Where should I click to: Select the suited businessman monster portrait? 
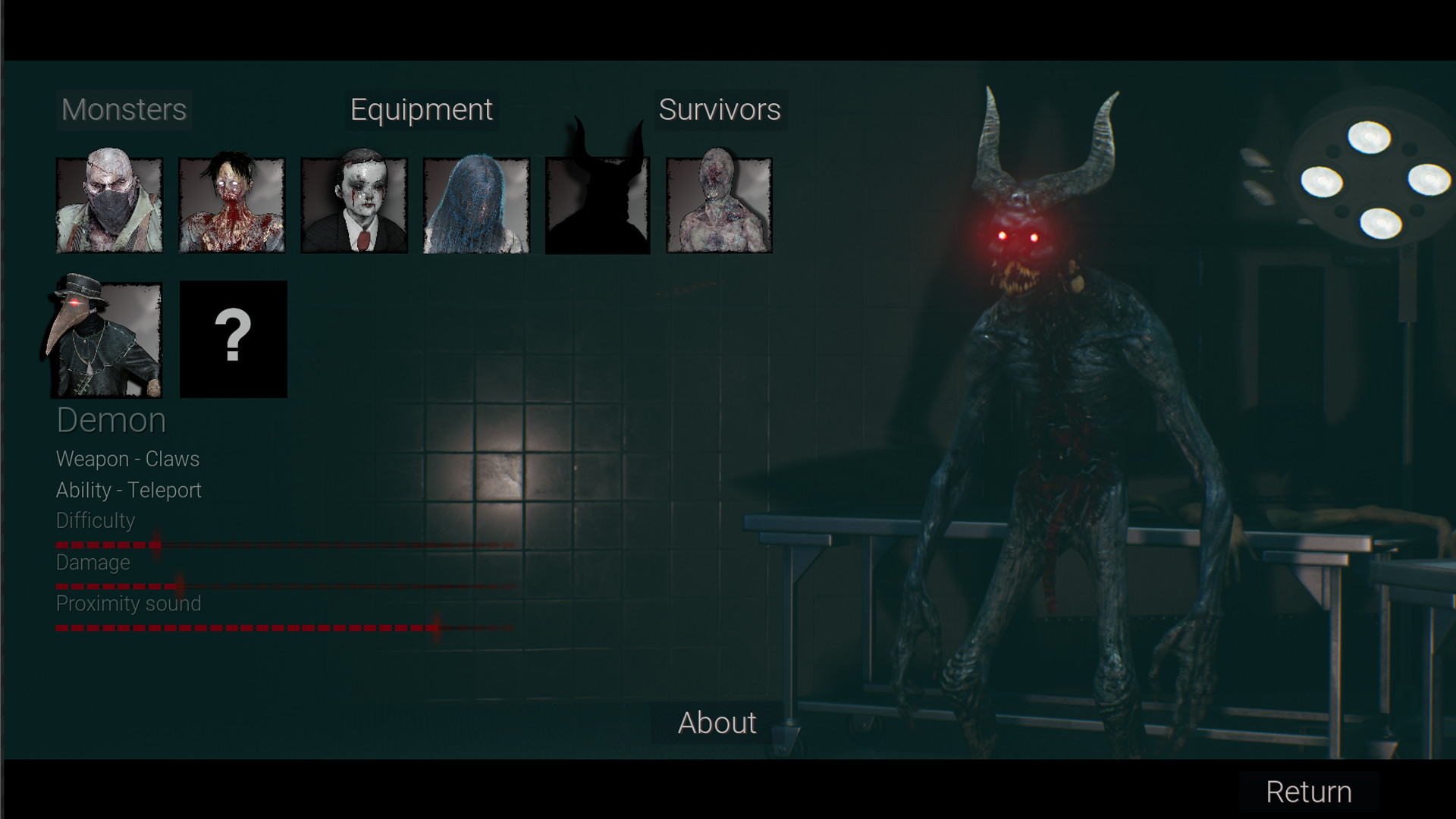click(354, 205)
